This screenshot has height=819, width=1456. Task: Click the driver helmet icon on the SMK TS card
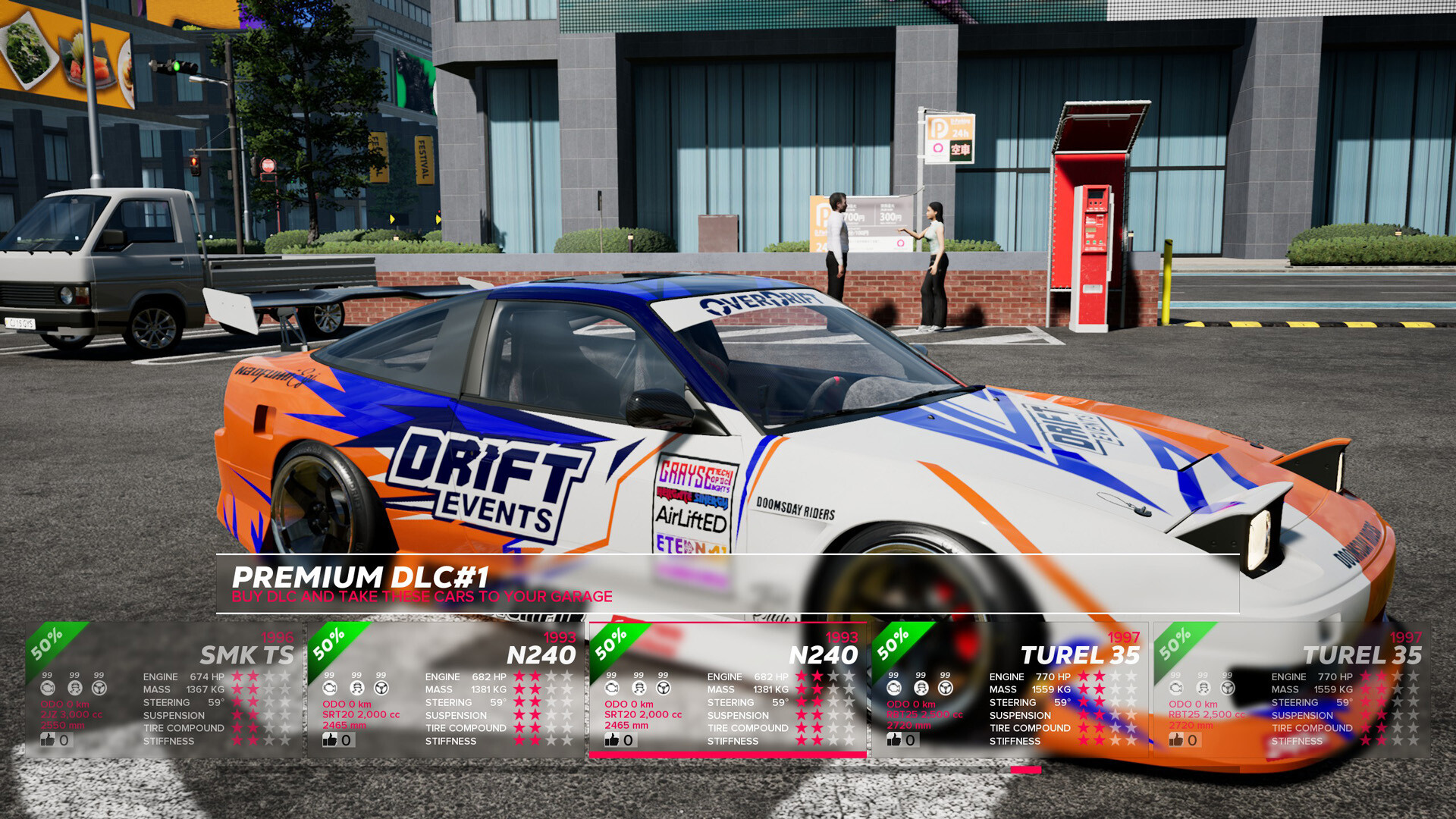pyautogui.click(x=74, y=689)
